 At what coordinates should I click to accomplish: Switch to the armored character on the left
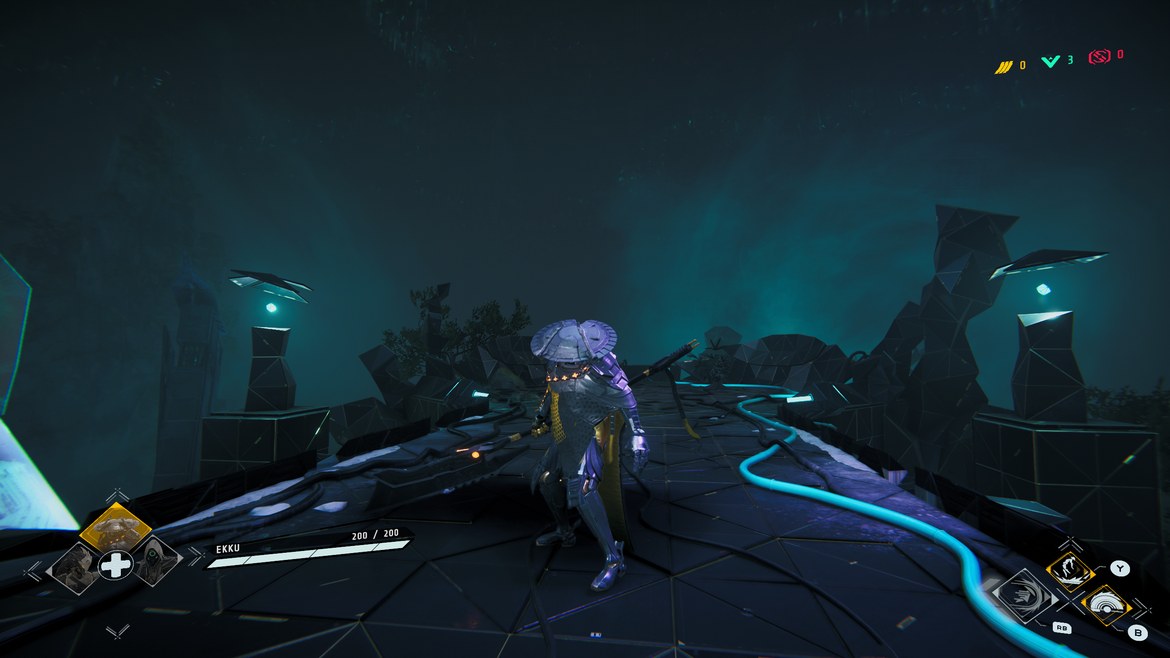pos(75,566)
